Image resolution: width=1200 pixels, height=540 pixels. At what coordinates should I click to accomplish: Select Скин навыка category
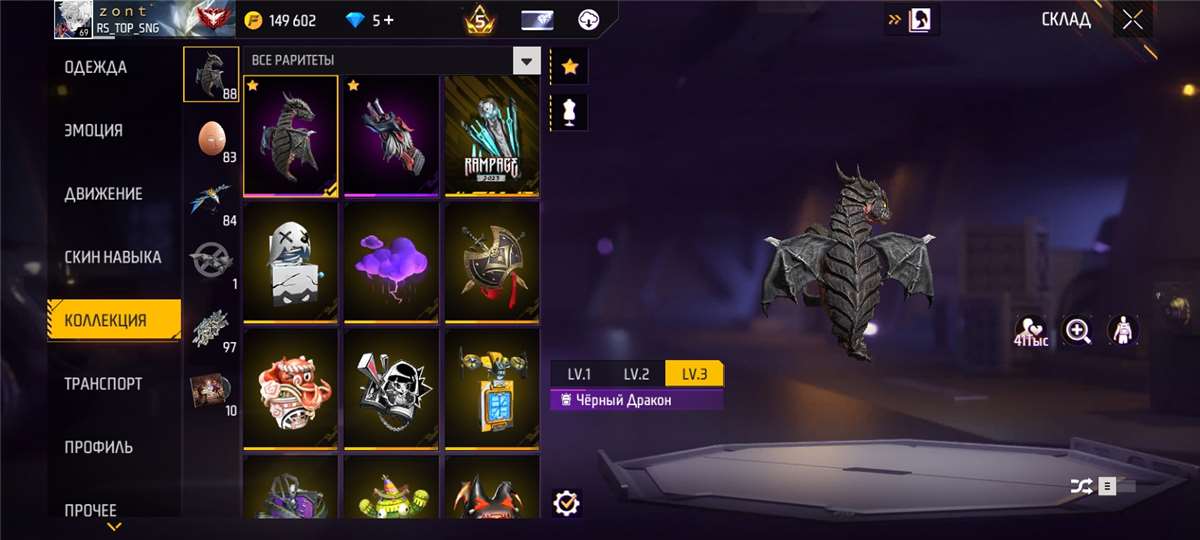(113, 257)
